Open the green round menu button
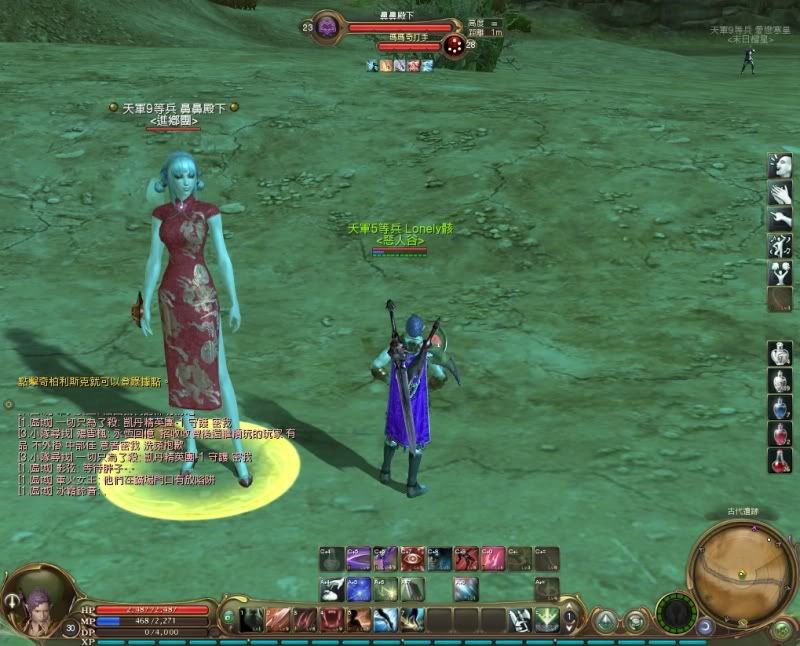The width and height of the screenshot is (800, 646). point(781,630)
